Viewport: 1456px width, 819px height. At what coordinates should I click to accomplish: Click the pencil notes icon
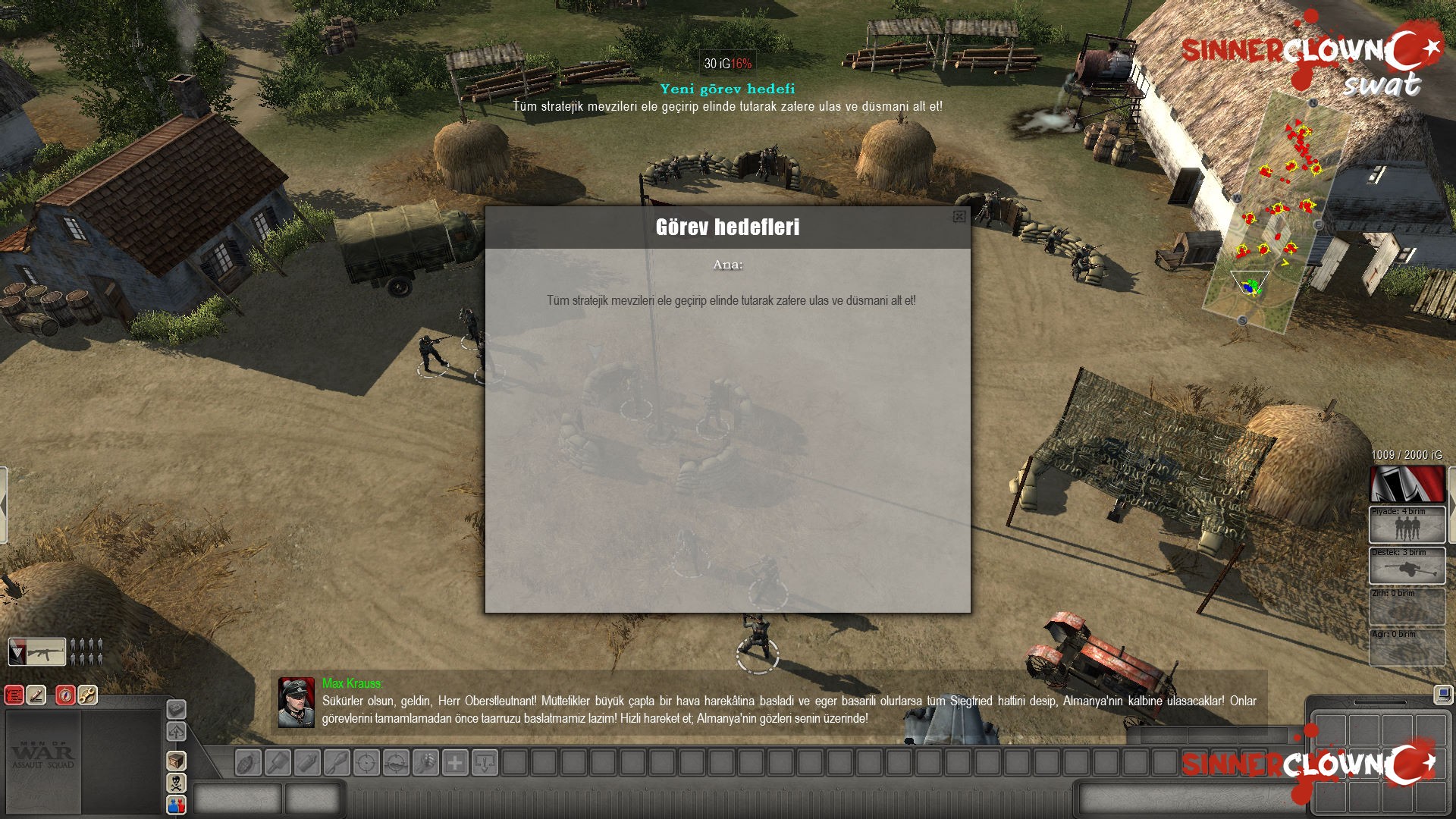tap(36, 695)
